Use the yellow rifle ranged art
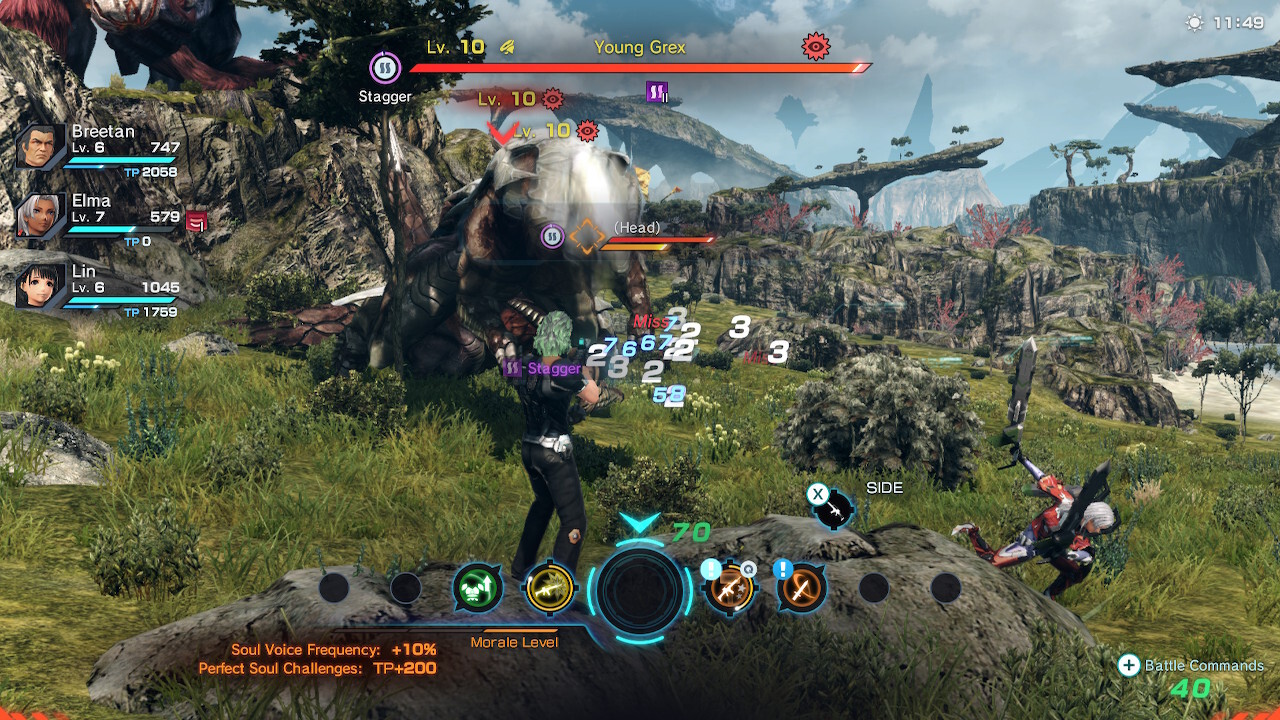This screenshot has width=1280, height=720. (x=550, y=588)
